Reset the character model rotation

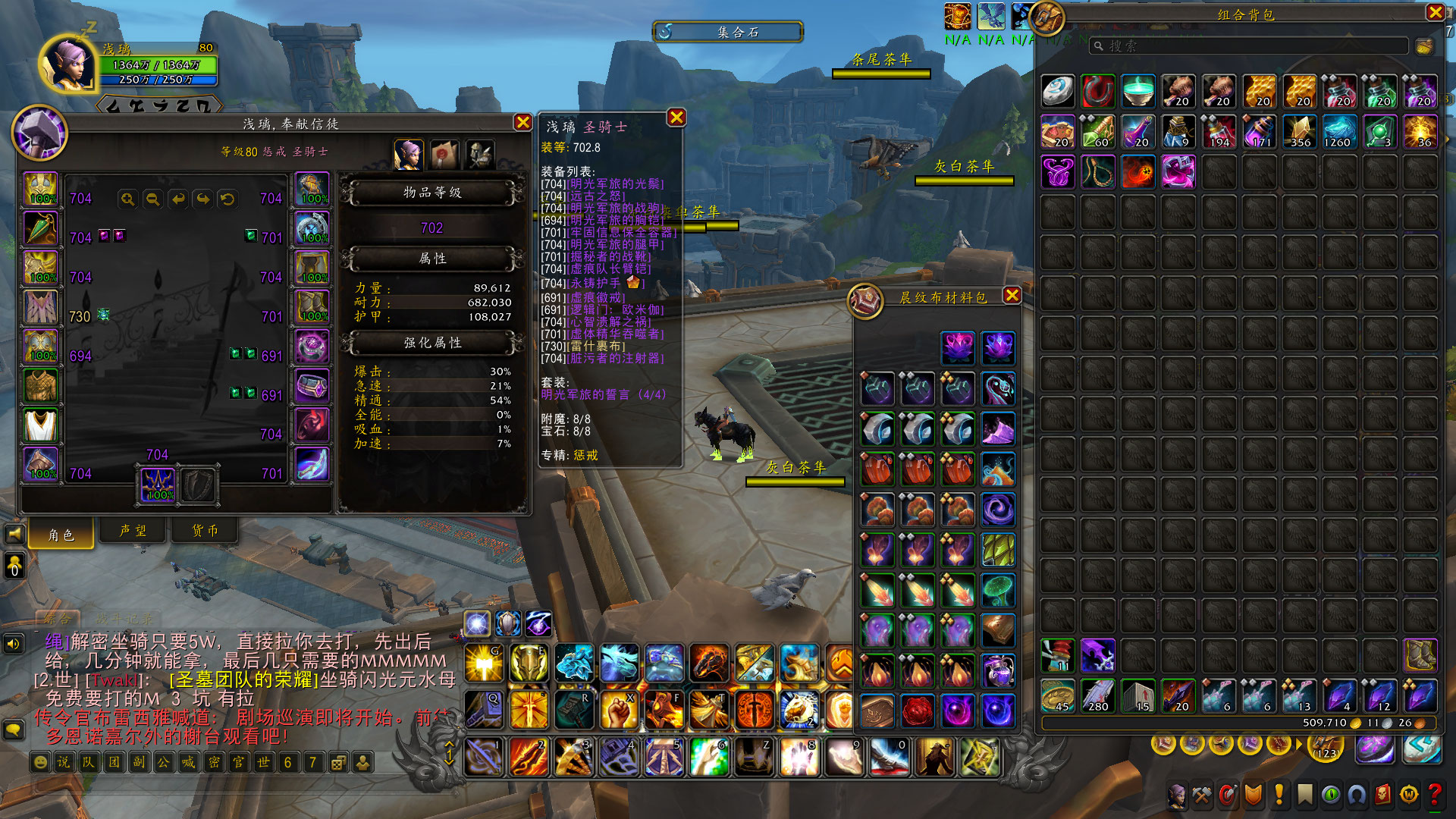(x=227, y=199)
